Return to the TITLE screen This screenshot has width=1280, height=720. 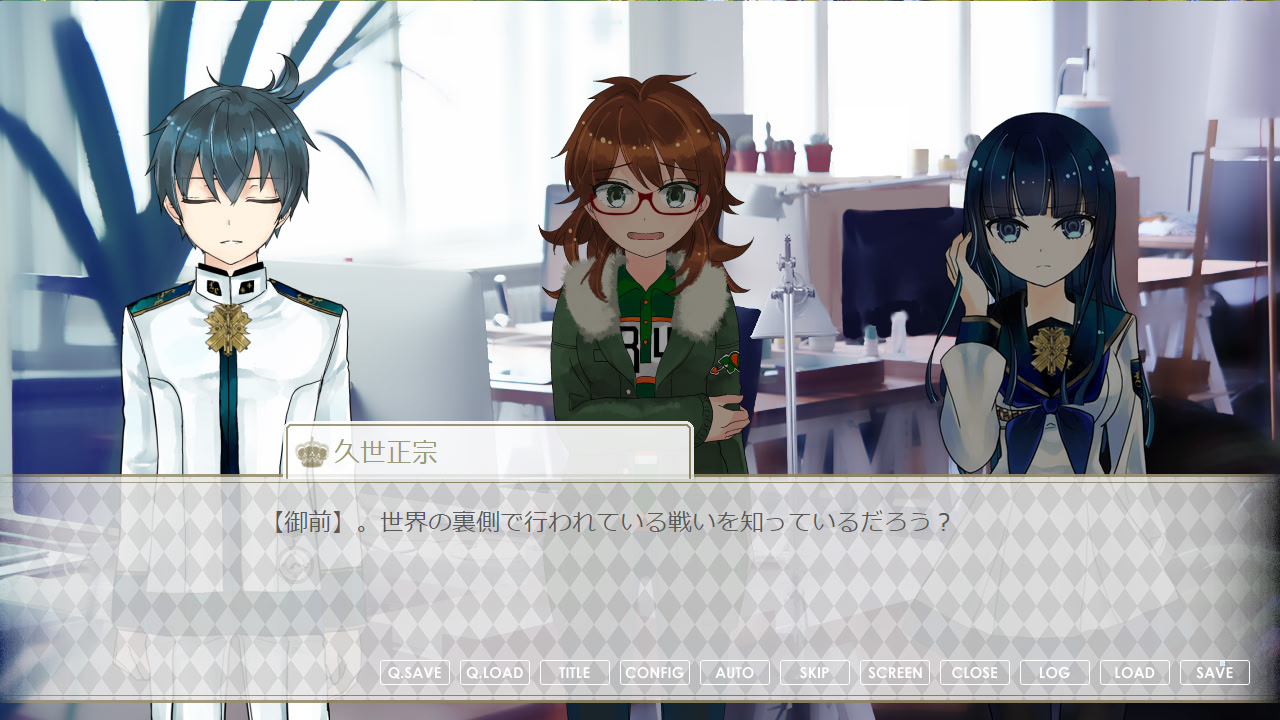click(x=574, y=672)
